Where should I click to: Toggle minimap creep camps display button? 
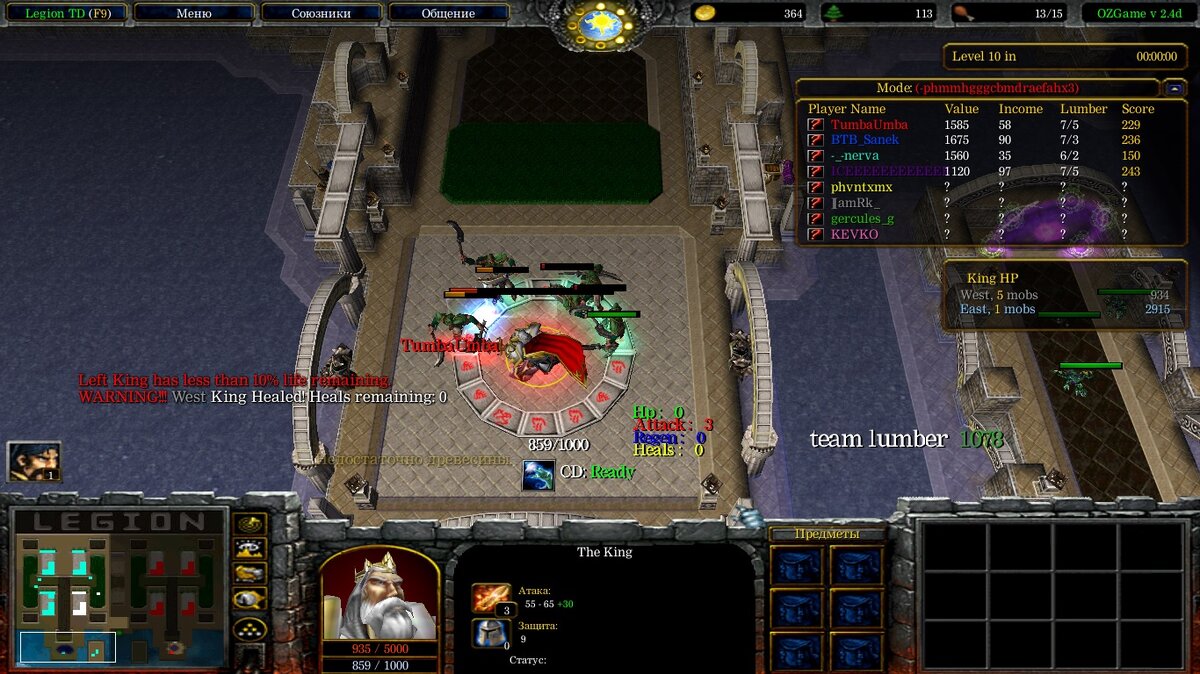coord(249,599)
